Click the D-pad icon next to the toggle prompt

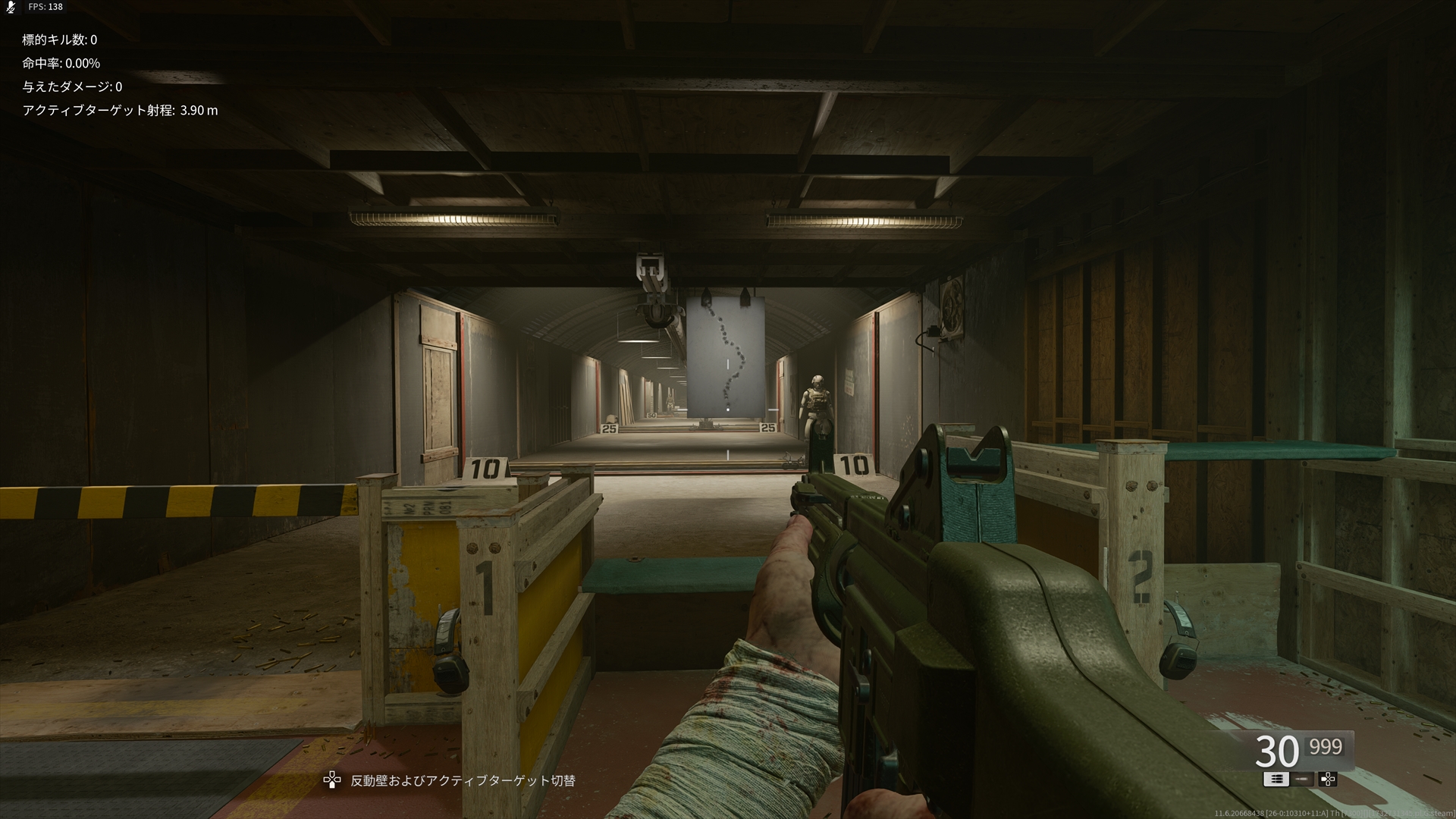(334, 779)
